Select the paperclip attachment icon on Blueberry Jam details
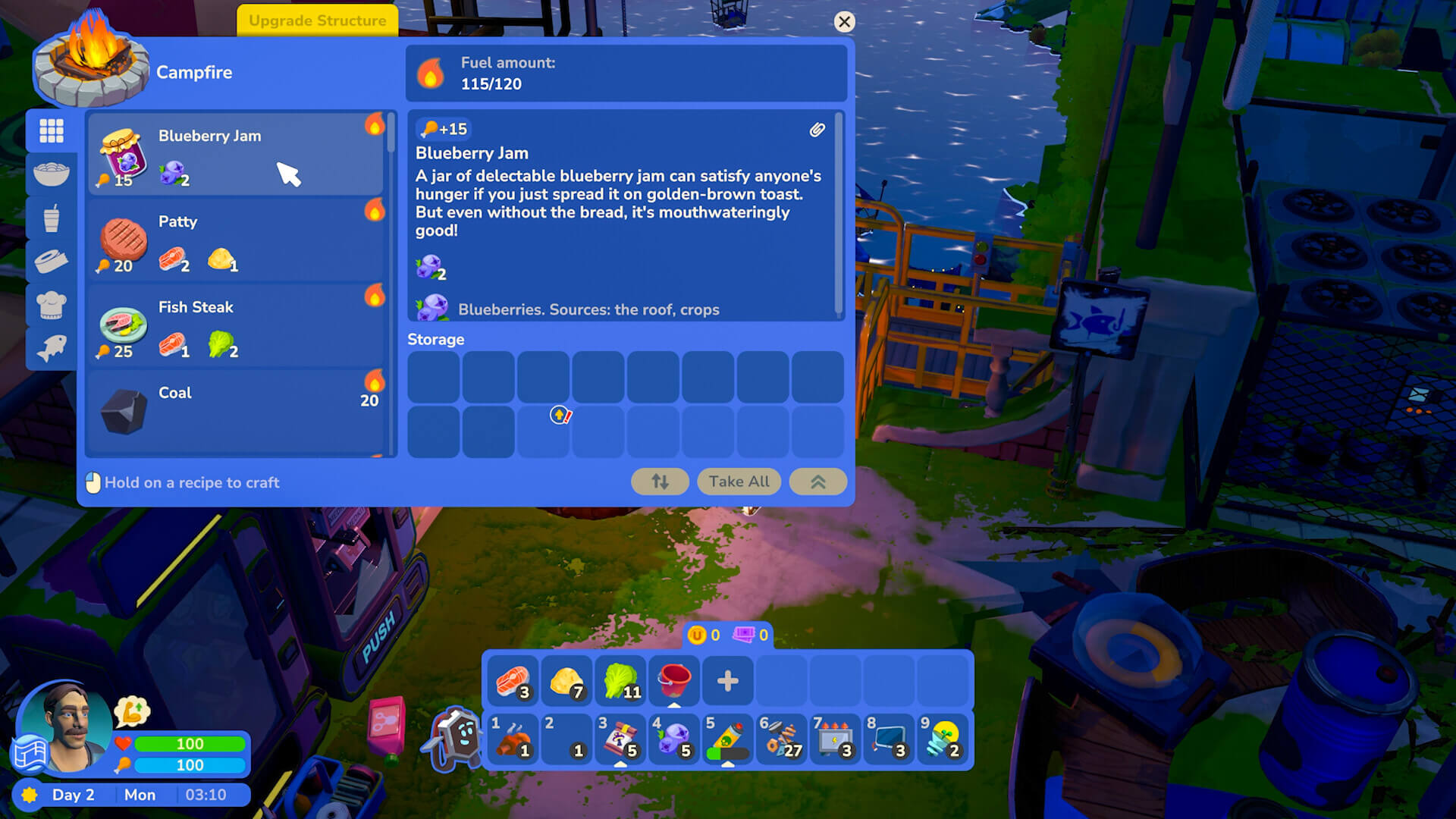1456x819 pixels. tap(817, 130)
